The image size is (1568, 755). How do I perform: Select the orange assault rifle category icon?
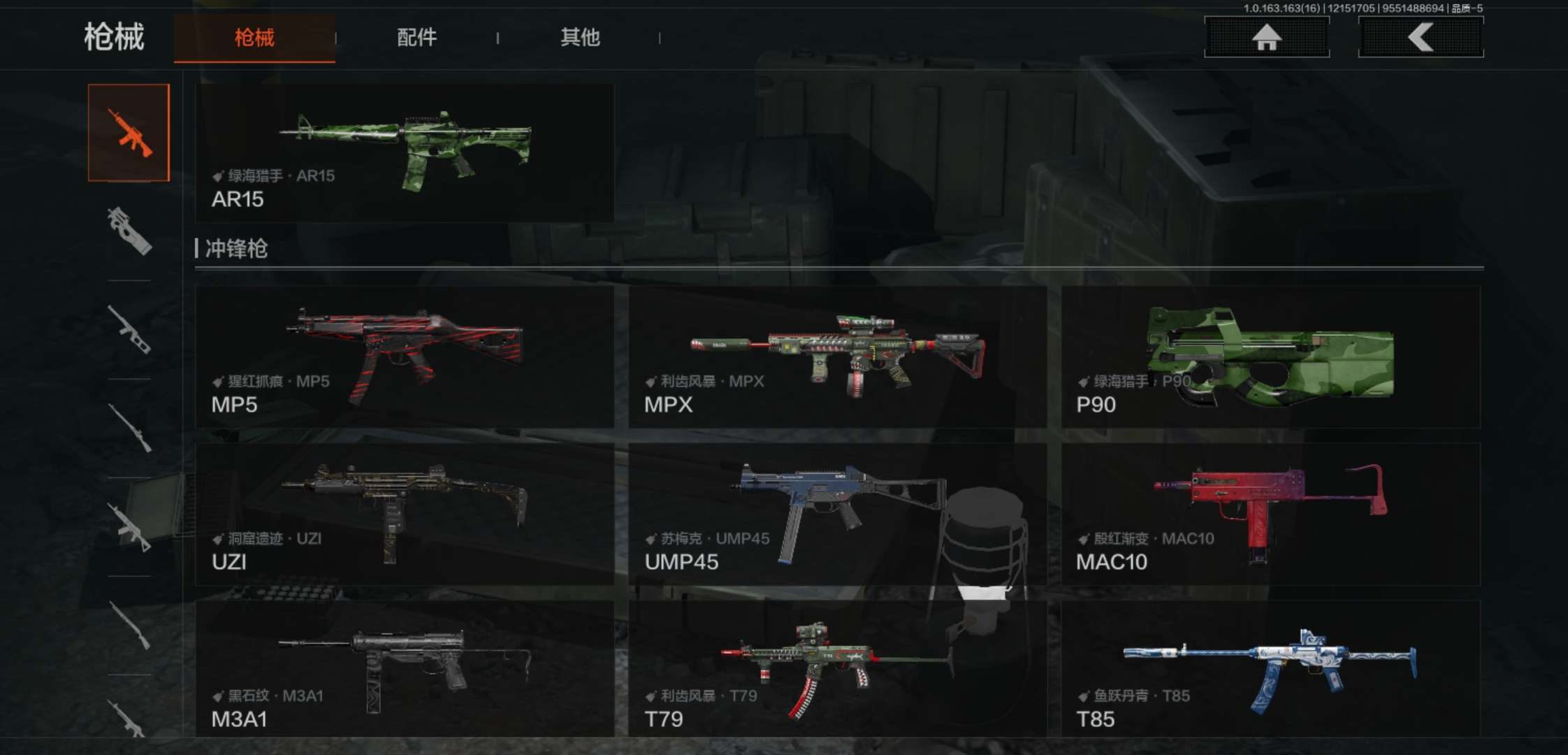click(129, 133)
